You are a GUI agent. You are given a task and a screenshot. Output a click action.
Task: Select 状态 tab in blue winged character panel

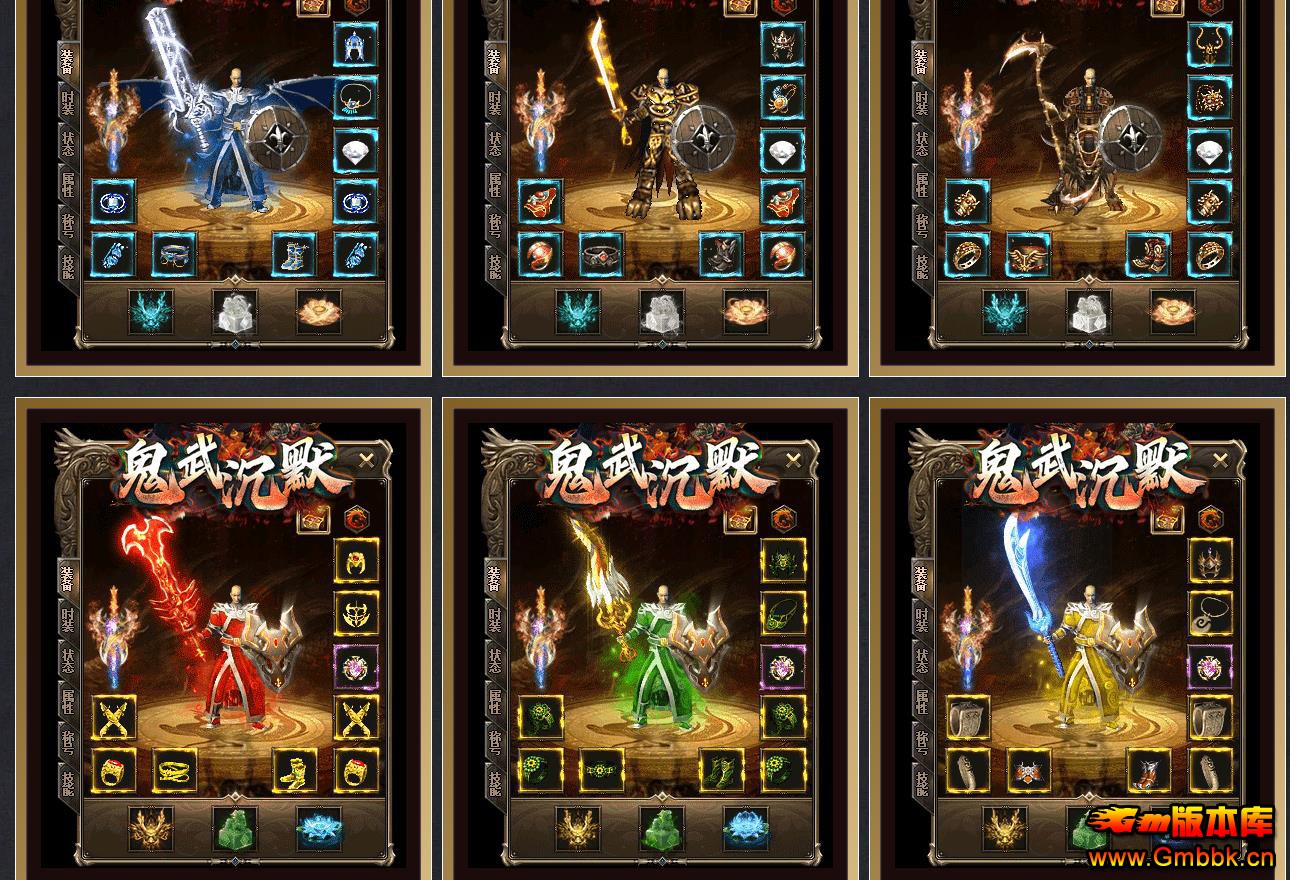coord(68,142)
